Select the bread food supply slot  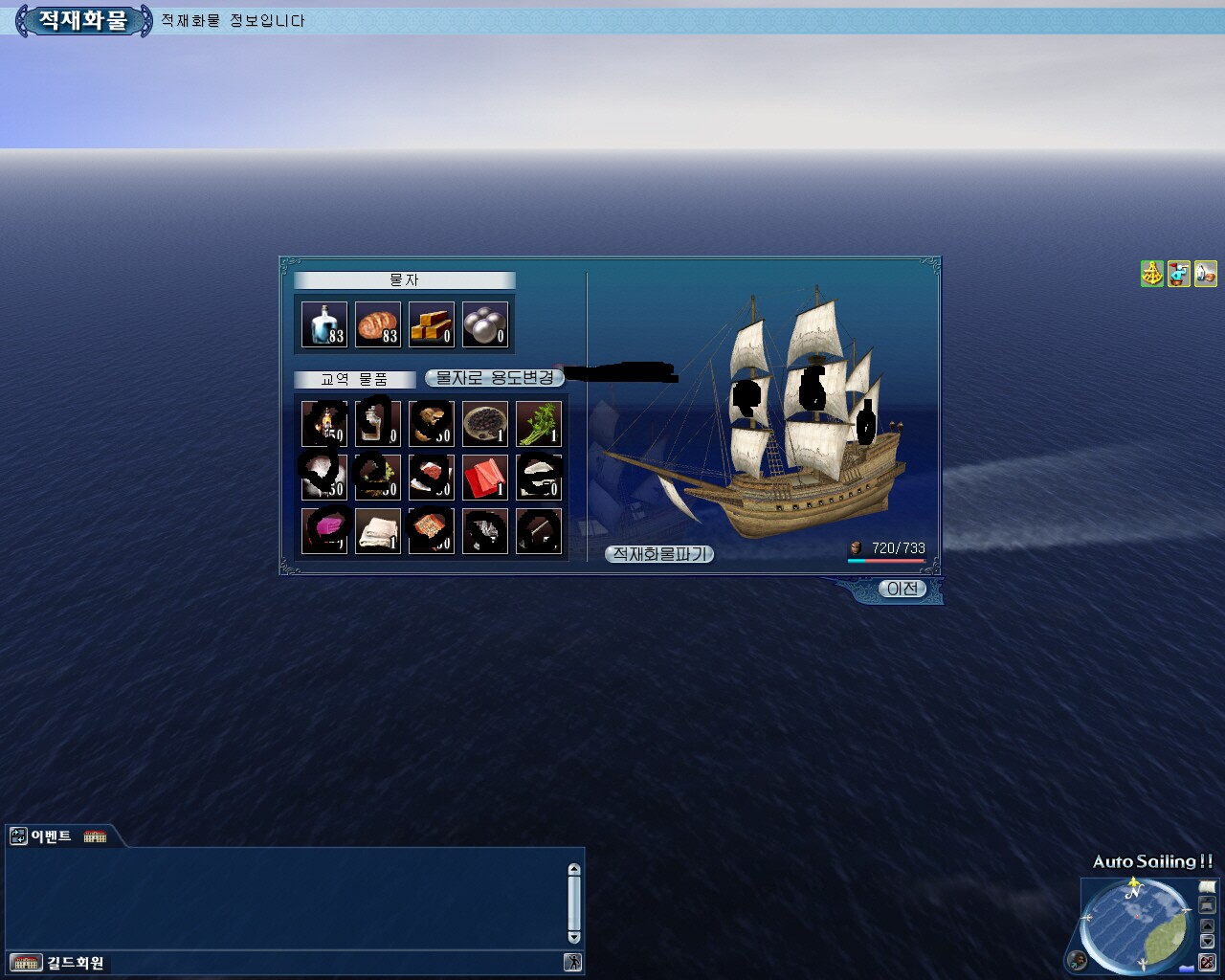coord(378,324)
